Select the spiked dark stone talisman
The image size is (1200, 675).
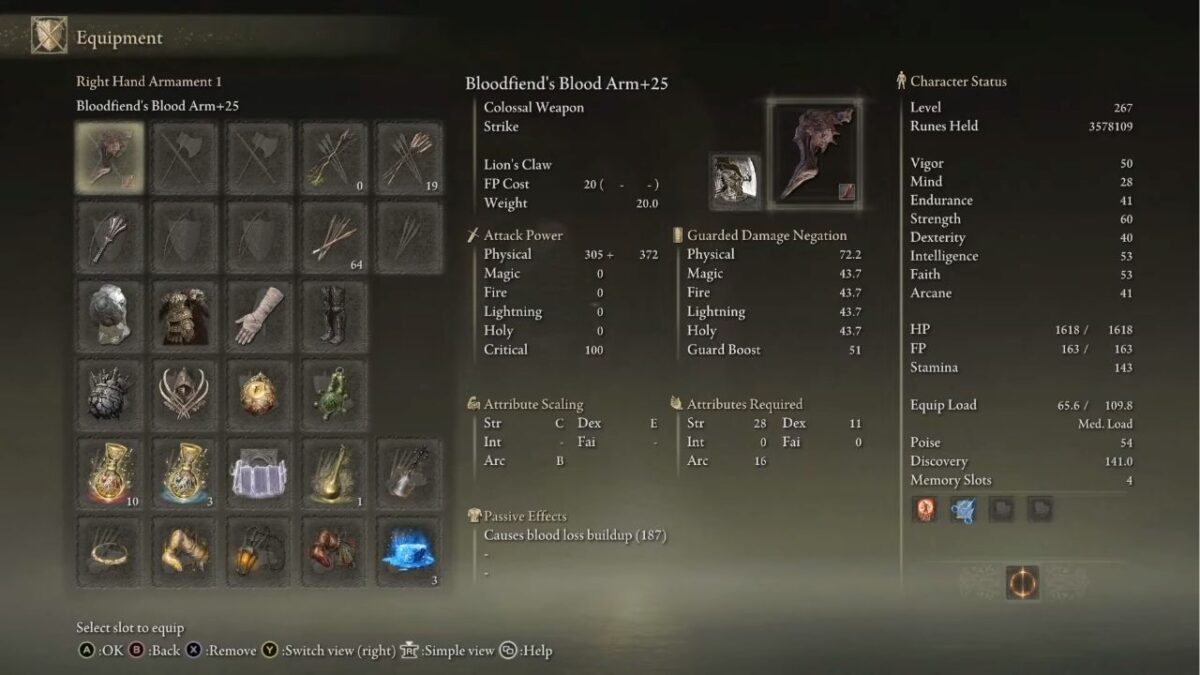[110, 395]
